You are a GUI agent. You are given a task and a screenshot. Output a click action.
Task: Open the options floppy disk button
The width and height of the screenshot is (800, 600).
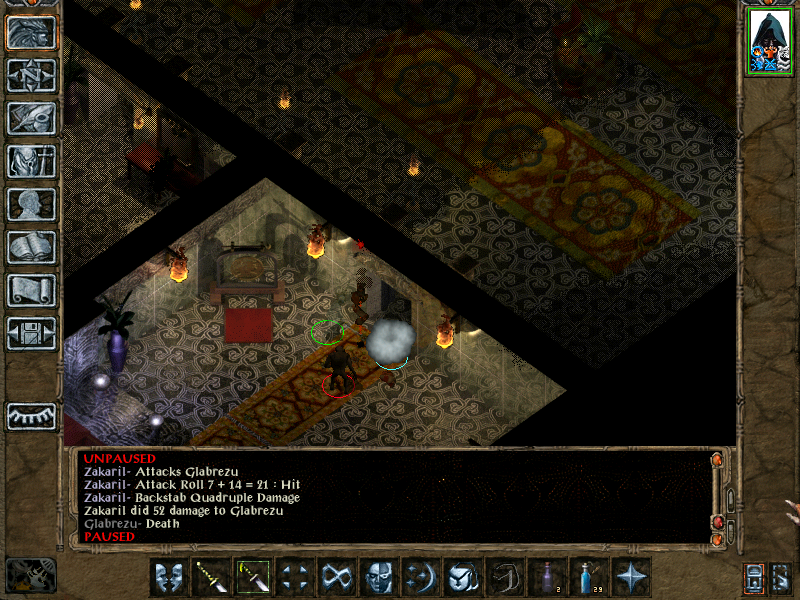point(31,333)
